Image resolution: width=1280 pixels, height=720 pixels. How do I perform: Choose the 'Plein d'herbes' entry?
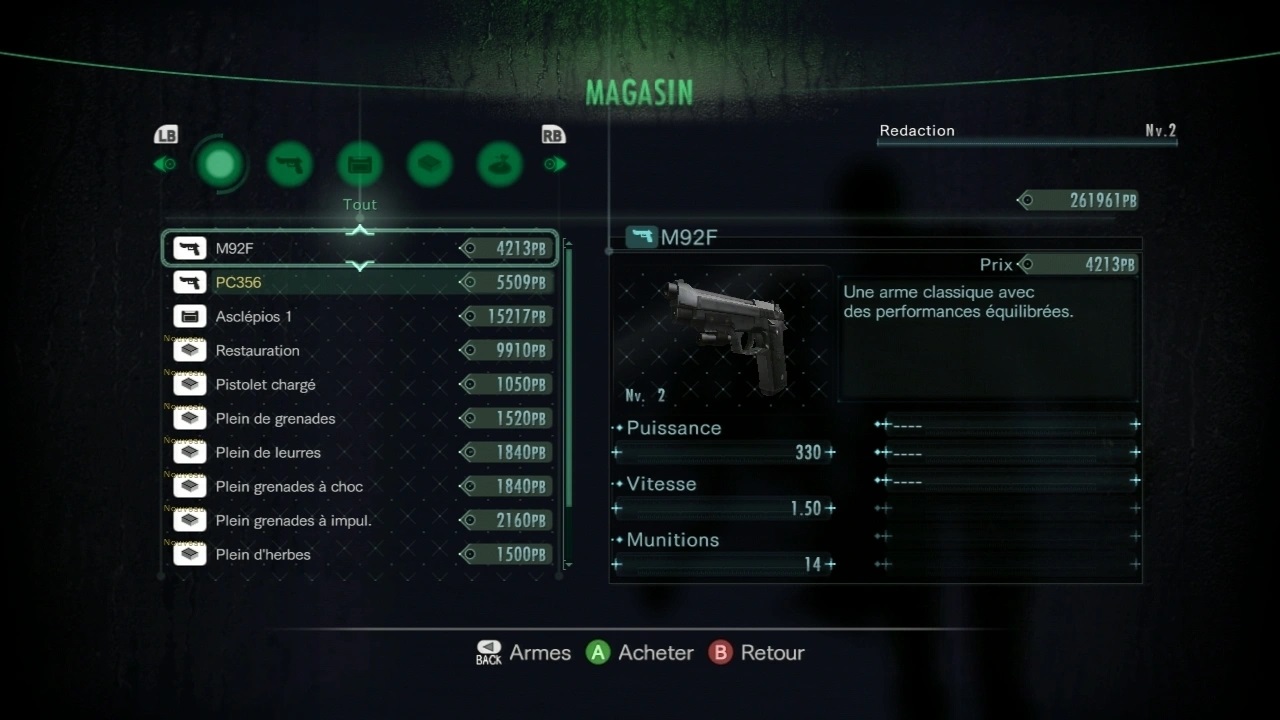[x=360, y=555]
